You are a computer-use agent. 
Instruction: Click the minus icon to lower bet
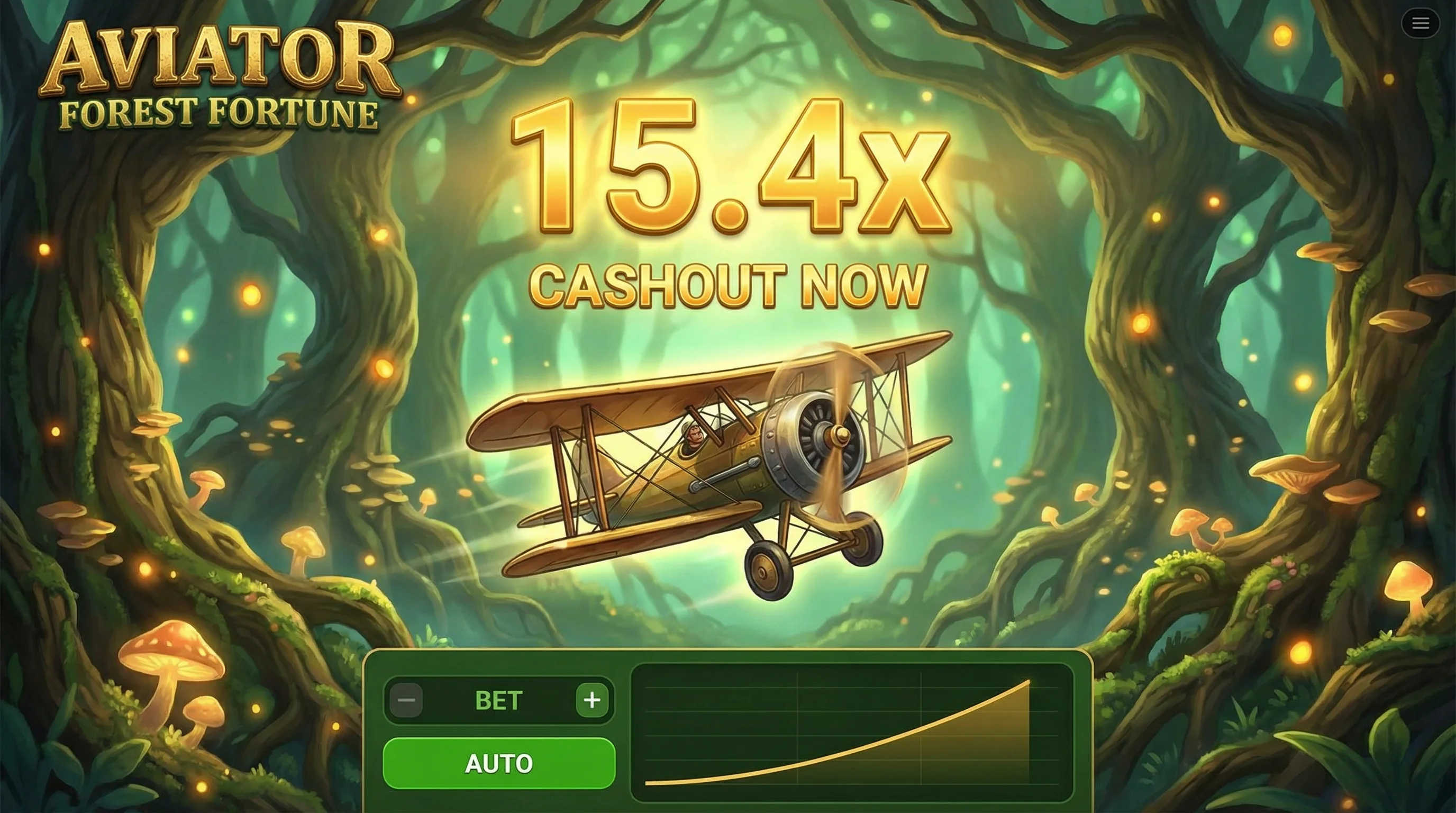[406, 701]
